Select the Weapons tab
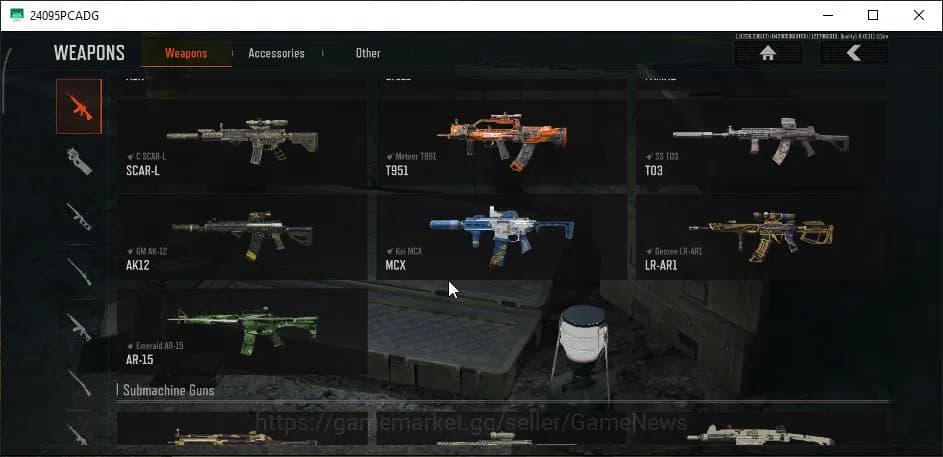Screen dimensions: 943x457 coord(186,53)
